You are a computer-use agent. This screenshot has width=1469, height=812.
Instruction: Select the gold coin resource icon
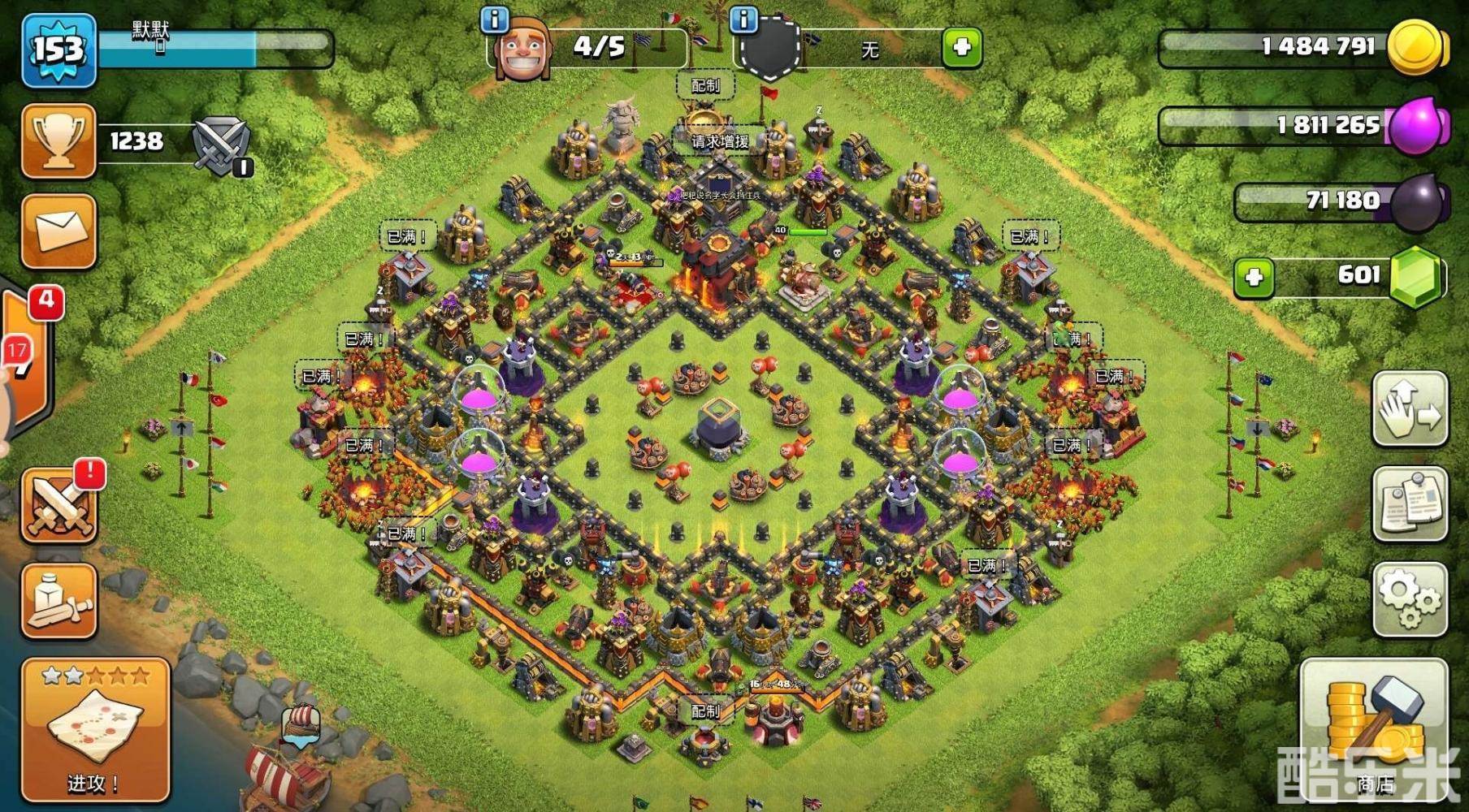point(1415,47)
